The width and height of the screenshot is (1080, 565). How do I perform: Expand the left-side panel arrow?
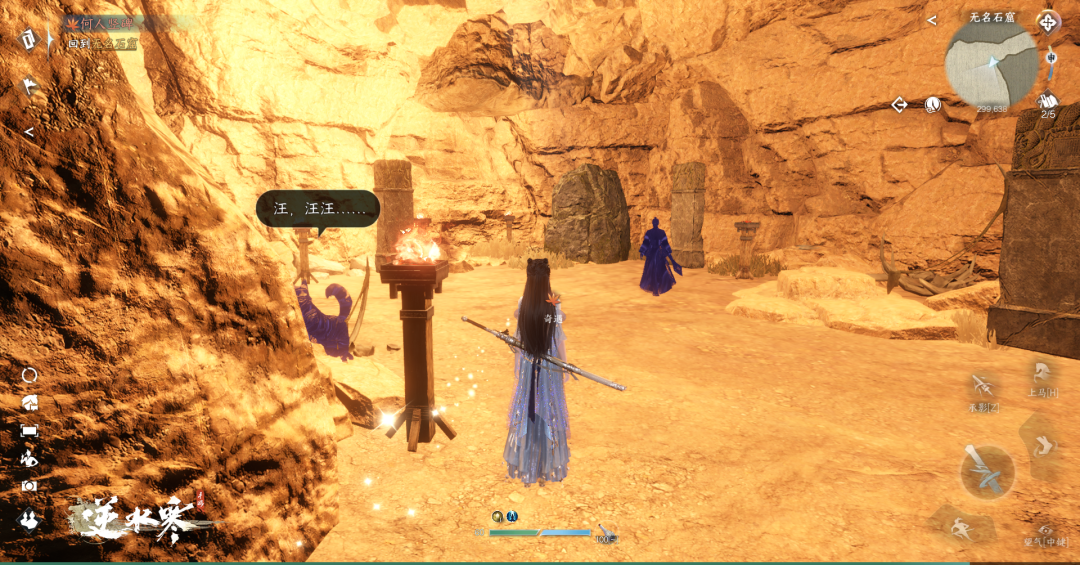click(x=29, y=132)
